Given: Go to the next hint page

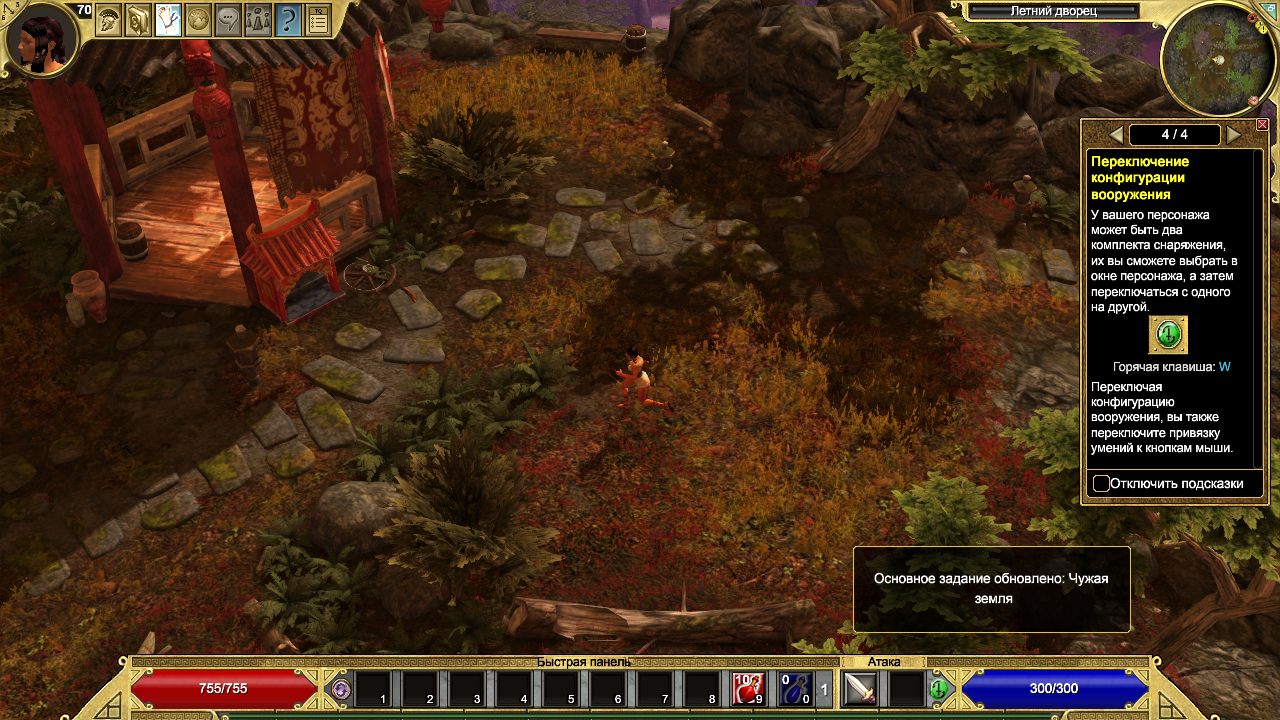Looking at the screenshot, I should (x=1234, y=135).
